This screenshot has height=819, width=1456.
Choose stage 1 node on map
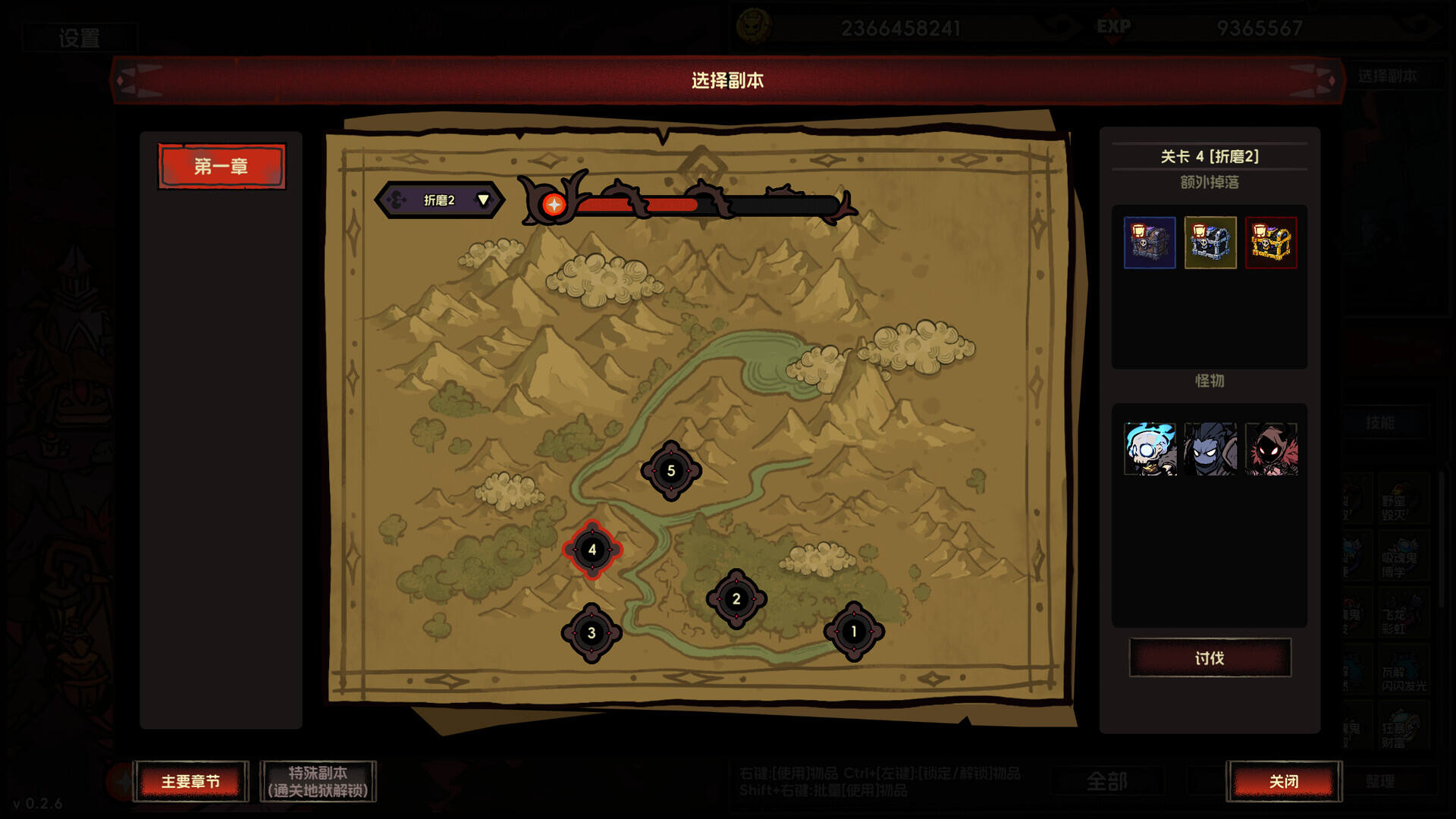(x=854, y=632)
